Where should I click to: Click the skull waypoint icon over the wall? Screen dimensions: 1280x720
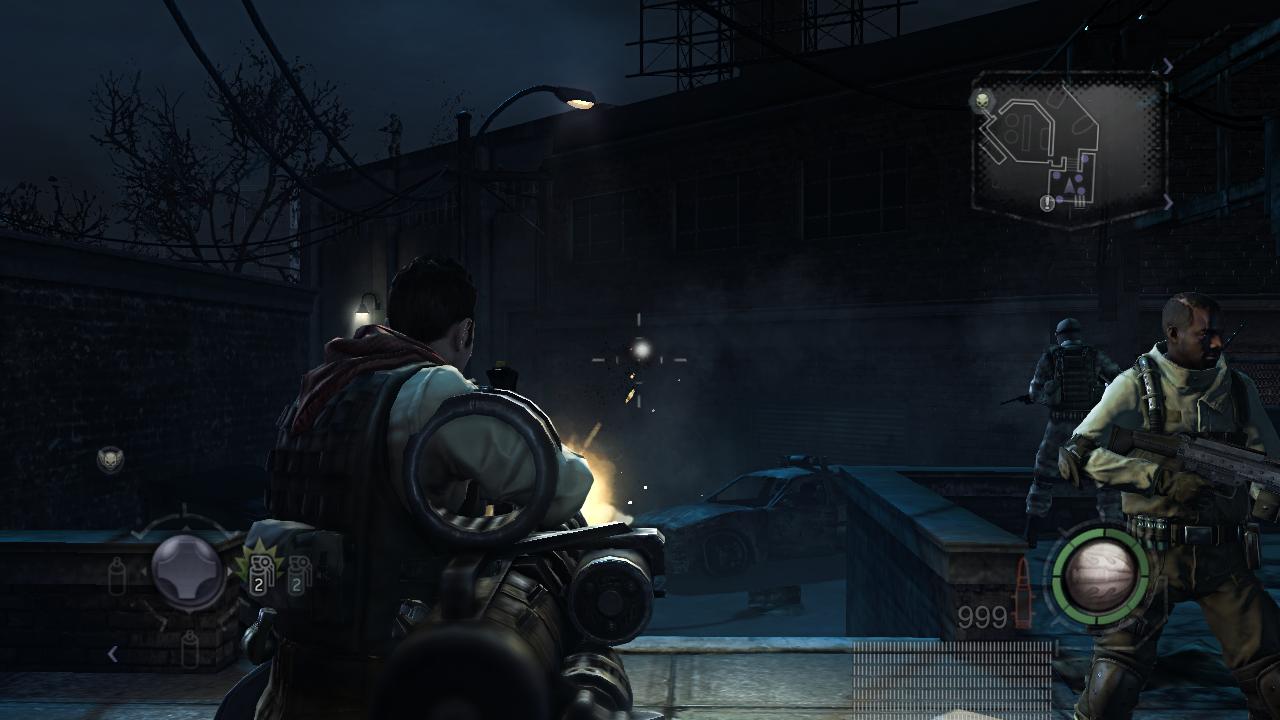(x=110, y=459)
